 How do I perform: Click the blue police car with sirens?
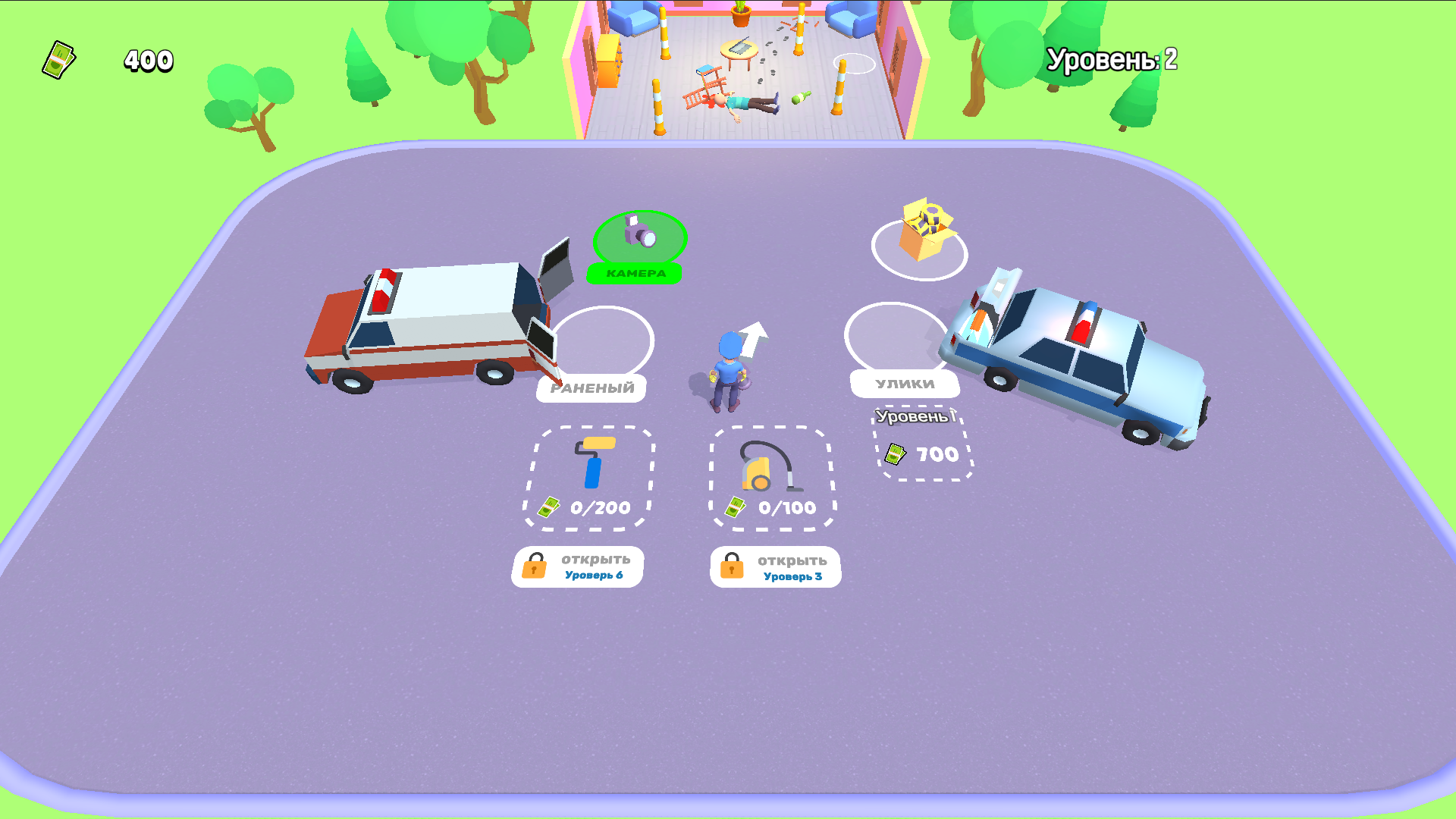coord(1084,356)
